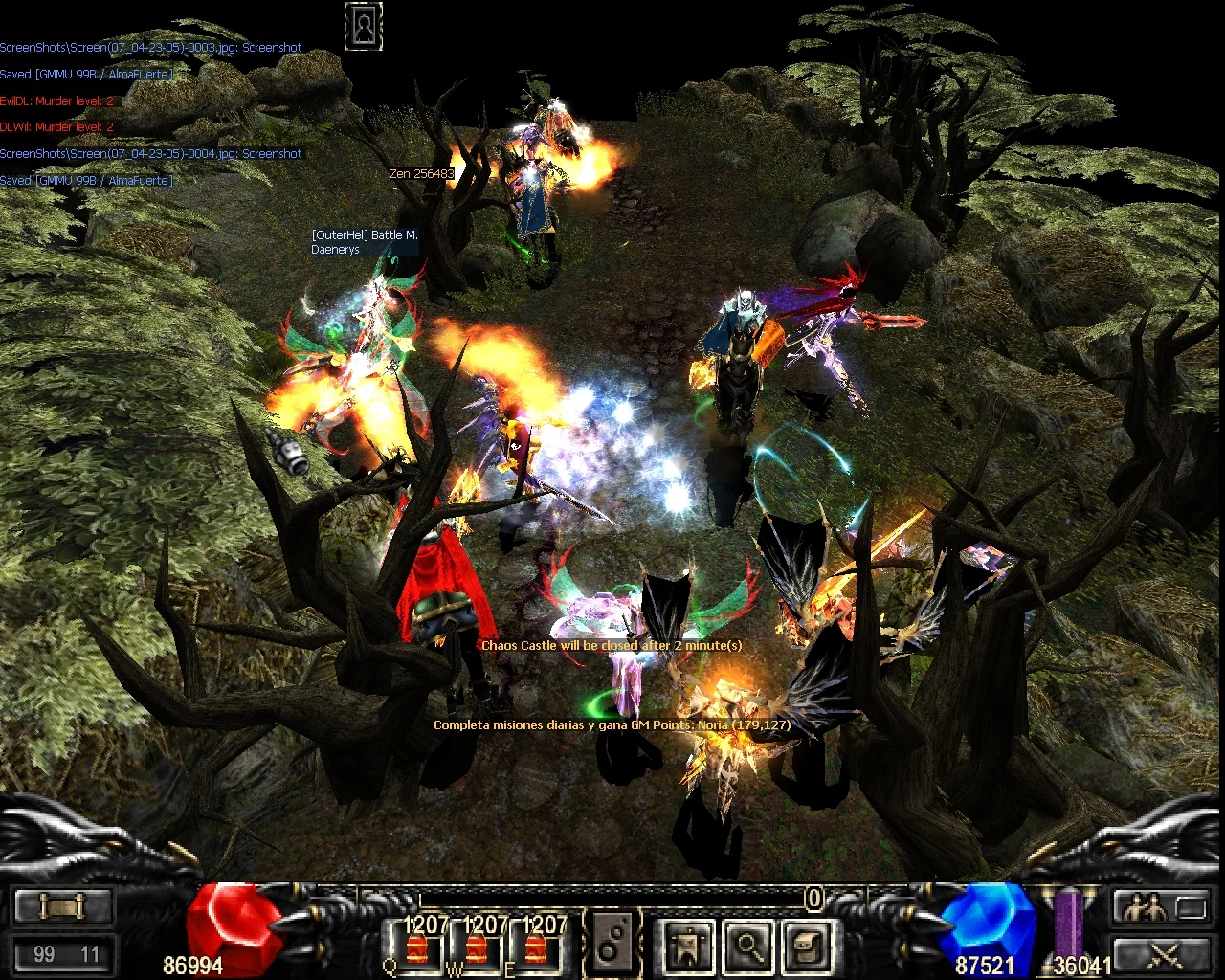
Task: Use the potion in the Q slot
Action: [416, 946]
